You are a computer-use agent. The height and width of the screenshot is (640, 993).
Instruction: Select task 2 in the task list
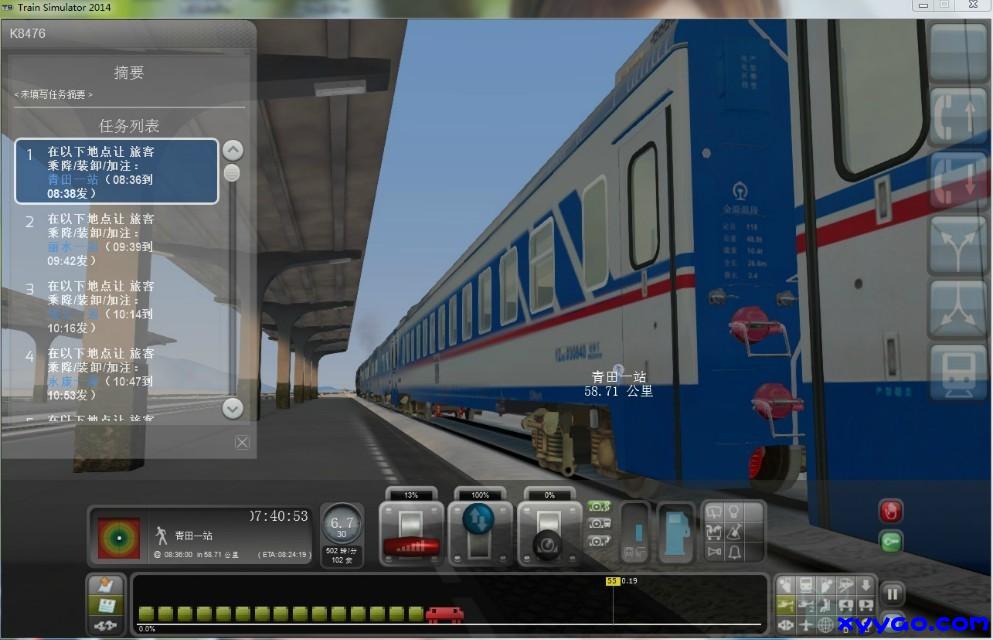point(116,239)
